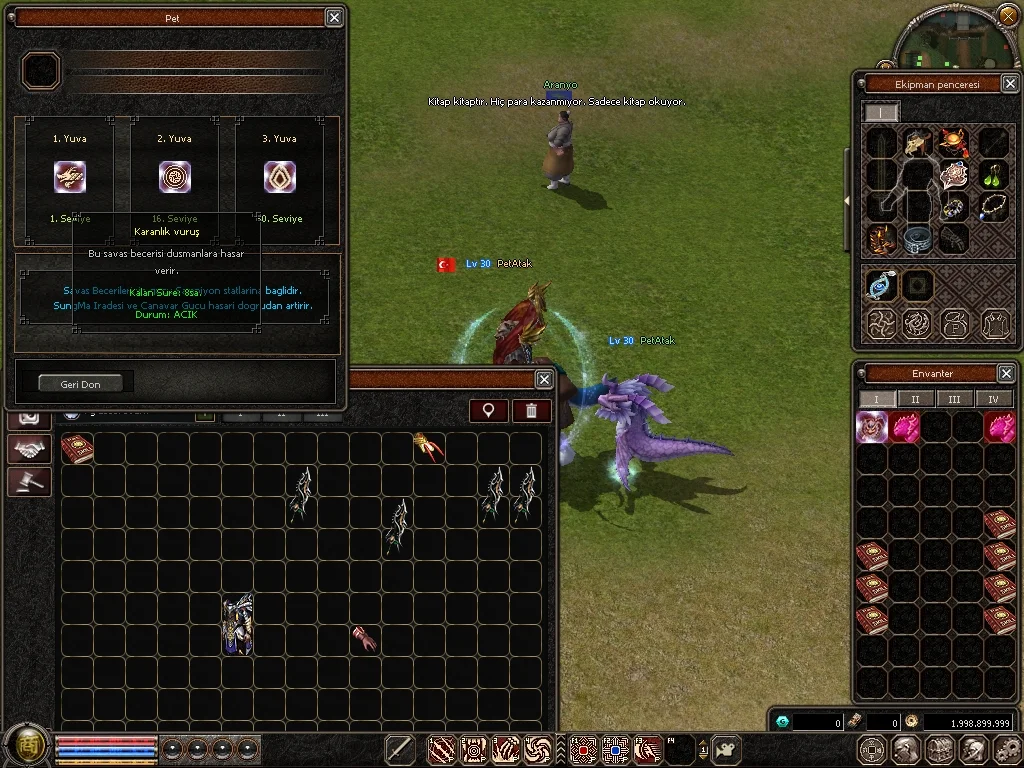Click the trash can delete button
1024x768 pixels.
click(x=531, y=410)
